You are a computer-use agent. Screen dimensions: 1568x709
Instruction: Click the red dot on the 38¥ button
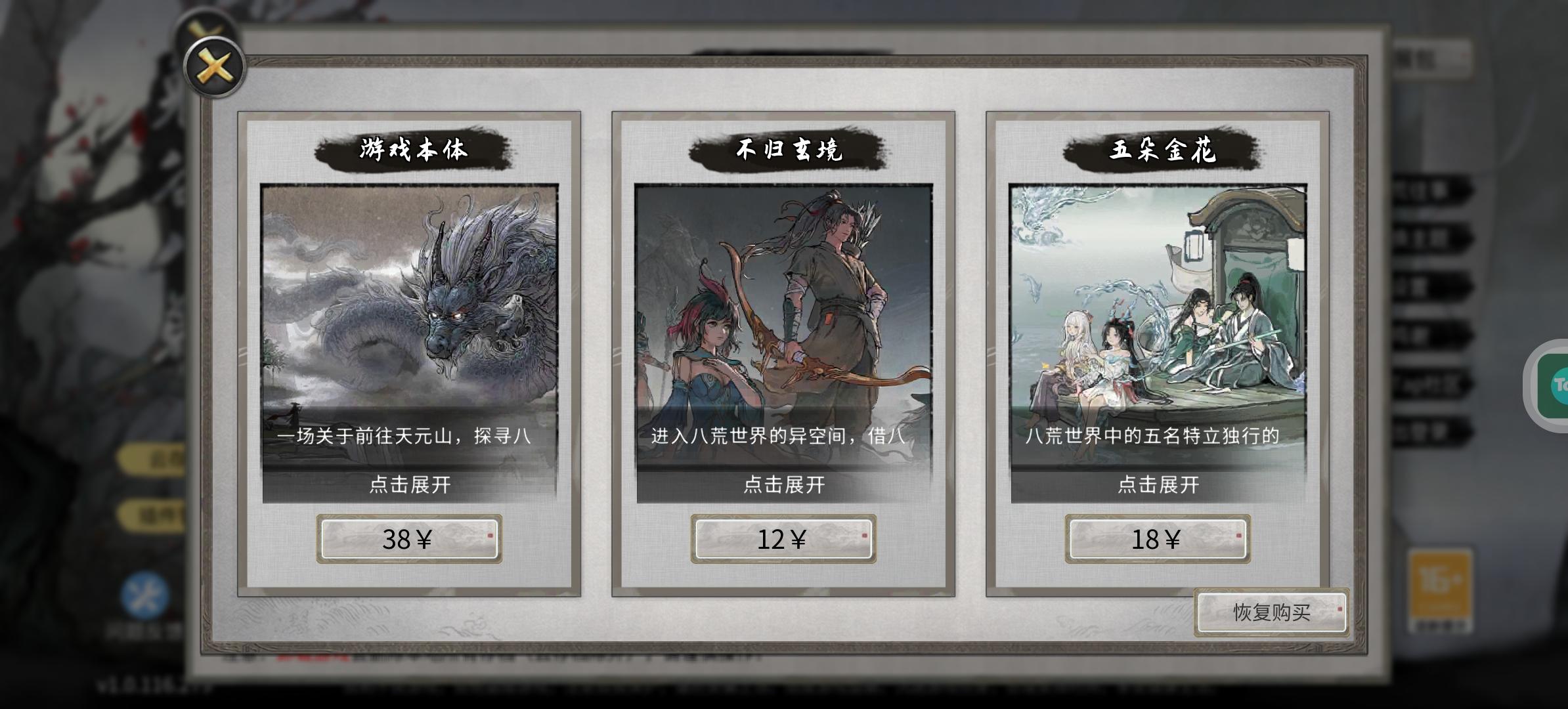tap(490, 535)
